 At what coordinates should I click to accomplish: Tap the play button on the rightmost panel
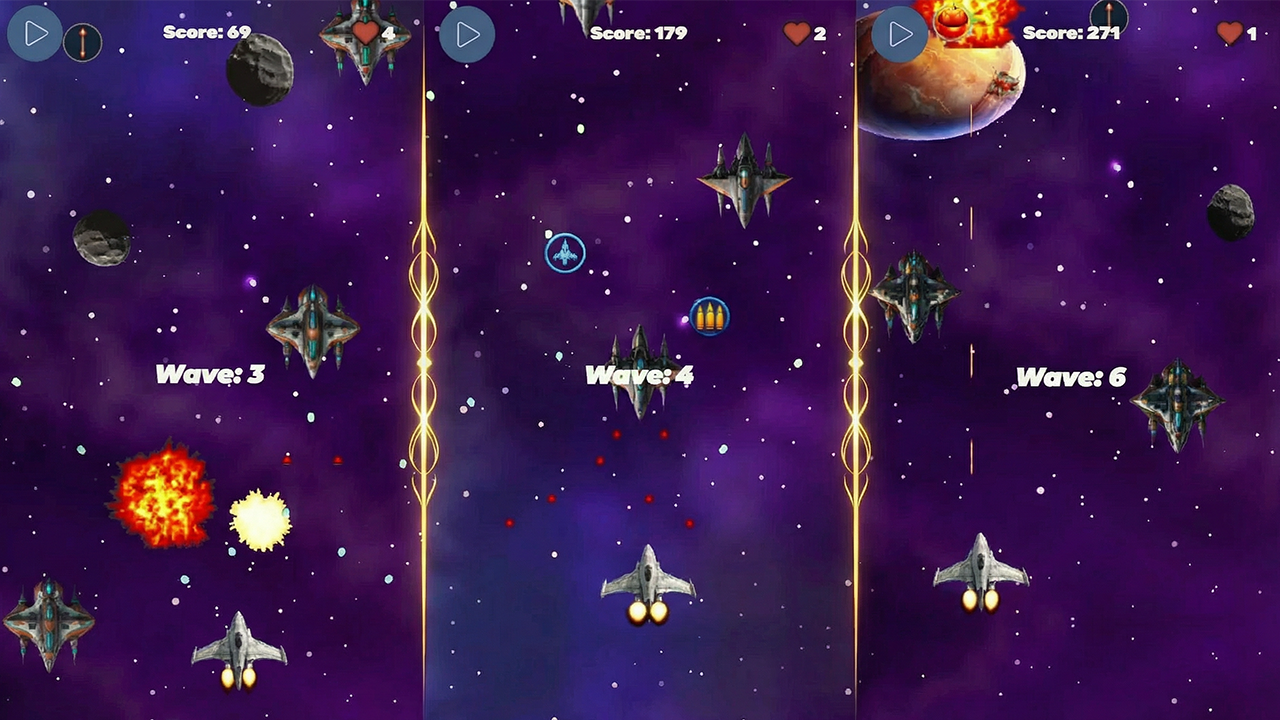click(899, 33)
